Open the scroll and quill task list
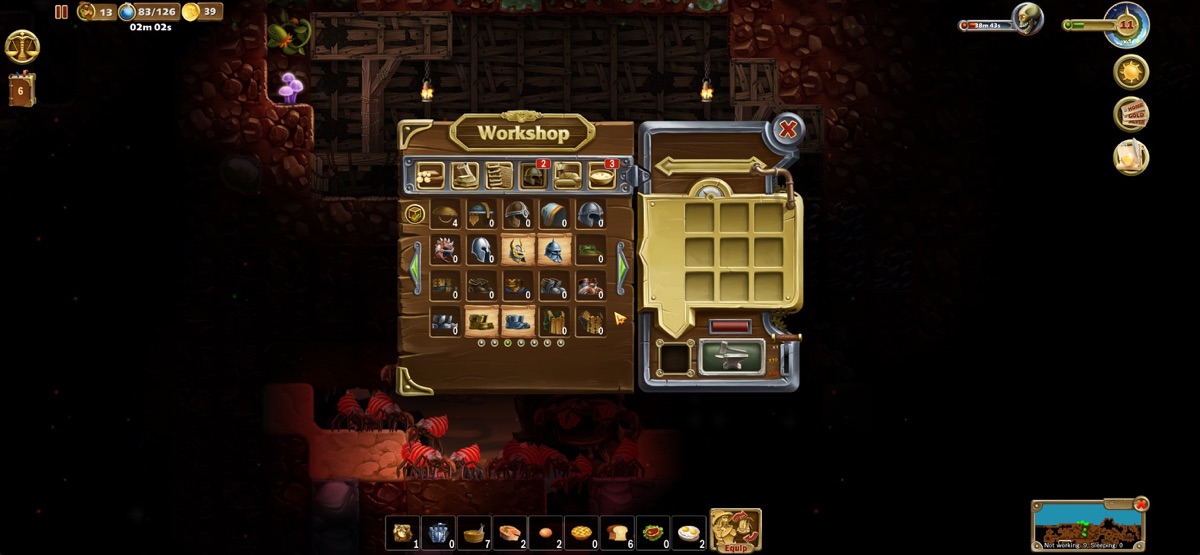 pyautogui.click(x=1131, y=157)
